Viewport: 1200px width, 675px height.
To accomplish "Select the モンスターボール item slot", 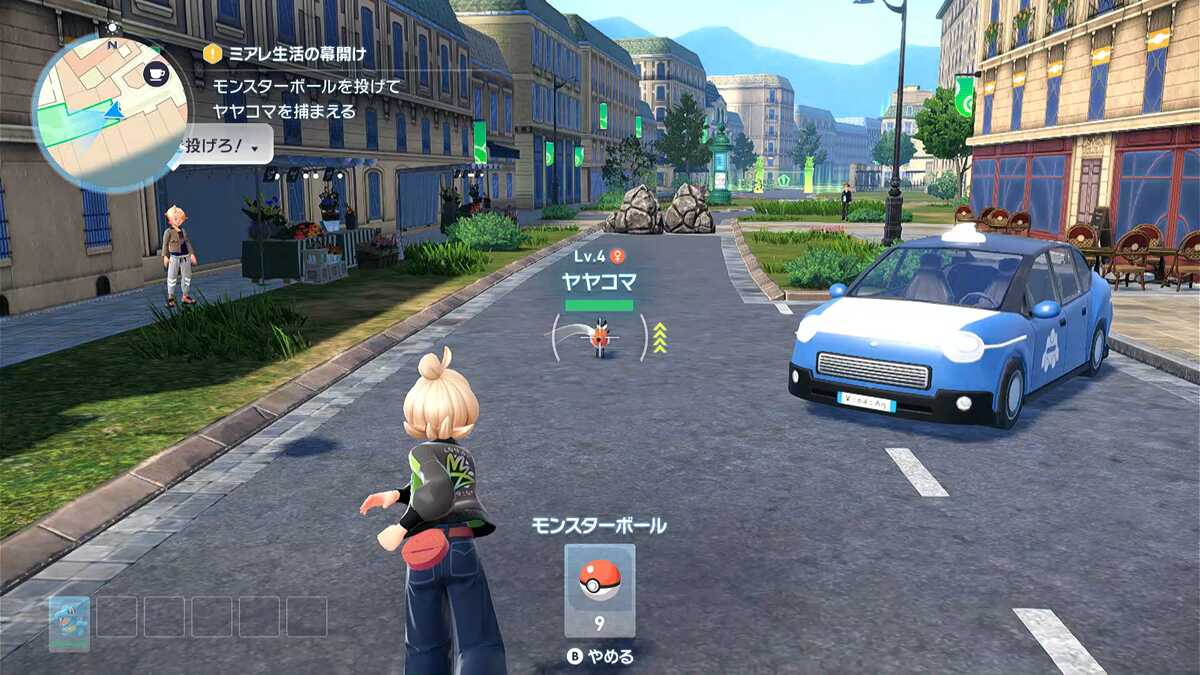I will click(x=599, y=590).
